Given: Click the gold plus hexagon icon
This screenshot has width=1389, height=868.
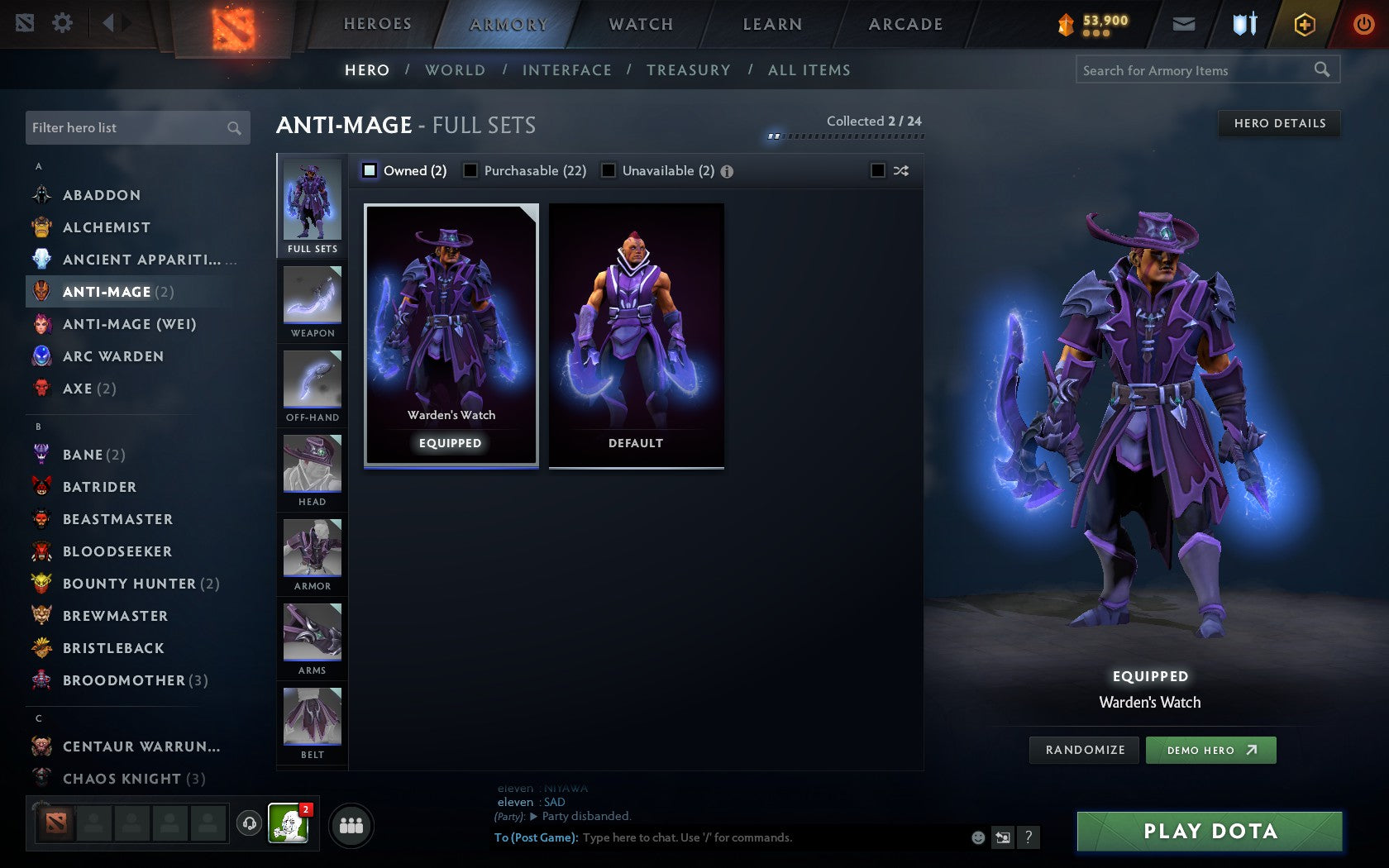Looking at the screenshot, I should click(1305, 24).
